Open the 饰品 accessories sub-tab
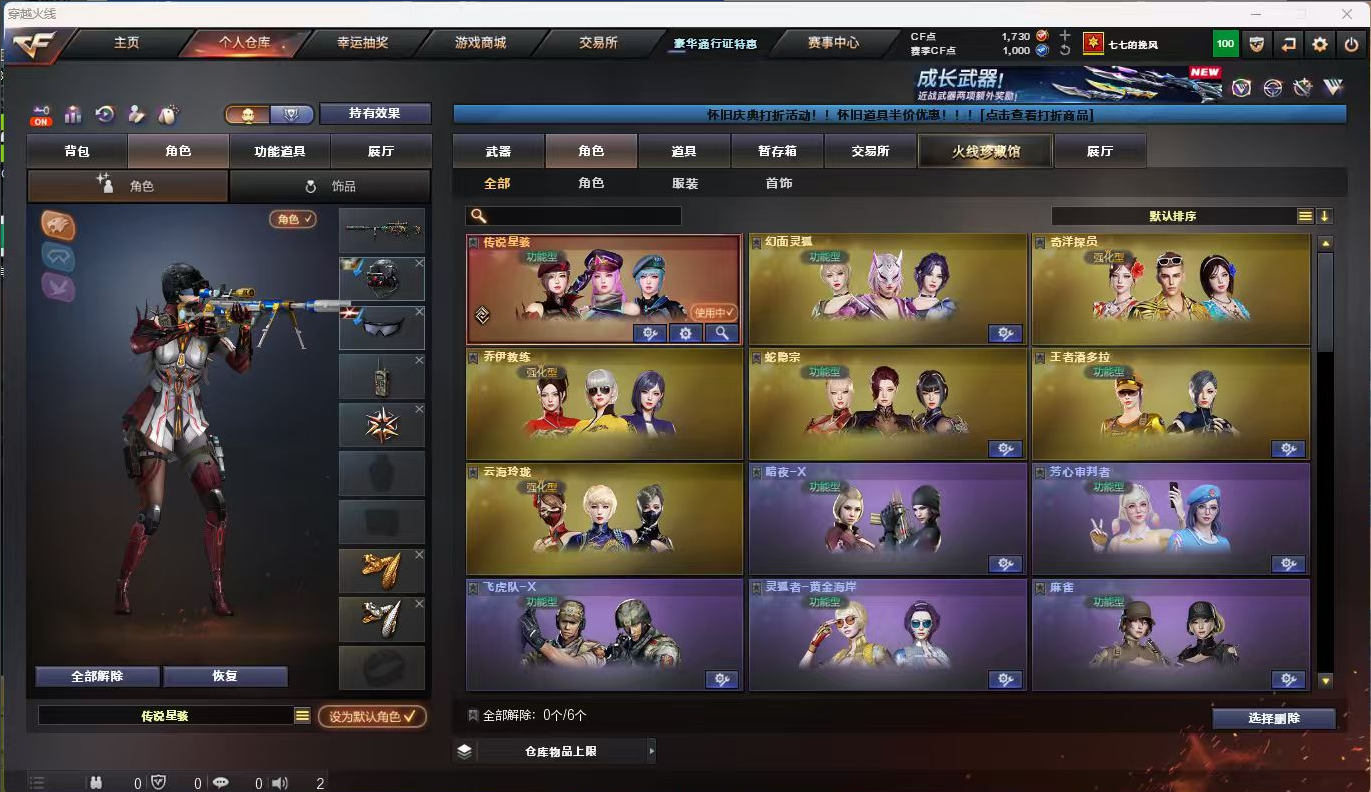The width and height of the screenshot is (1371, 792). tap(330, 186)
